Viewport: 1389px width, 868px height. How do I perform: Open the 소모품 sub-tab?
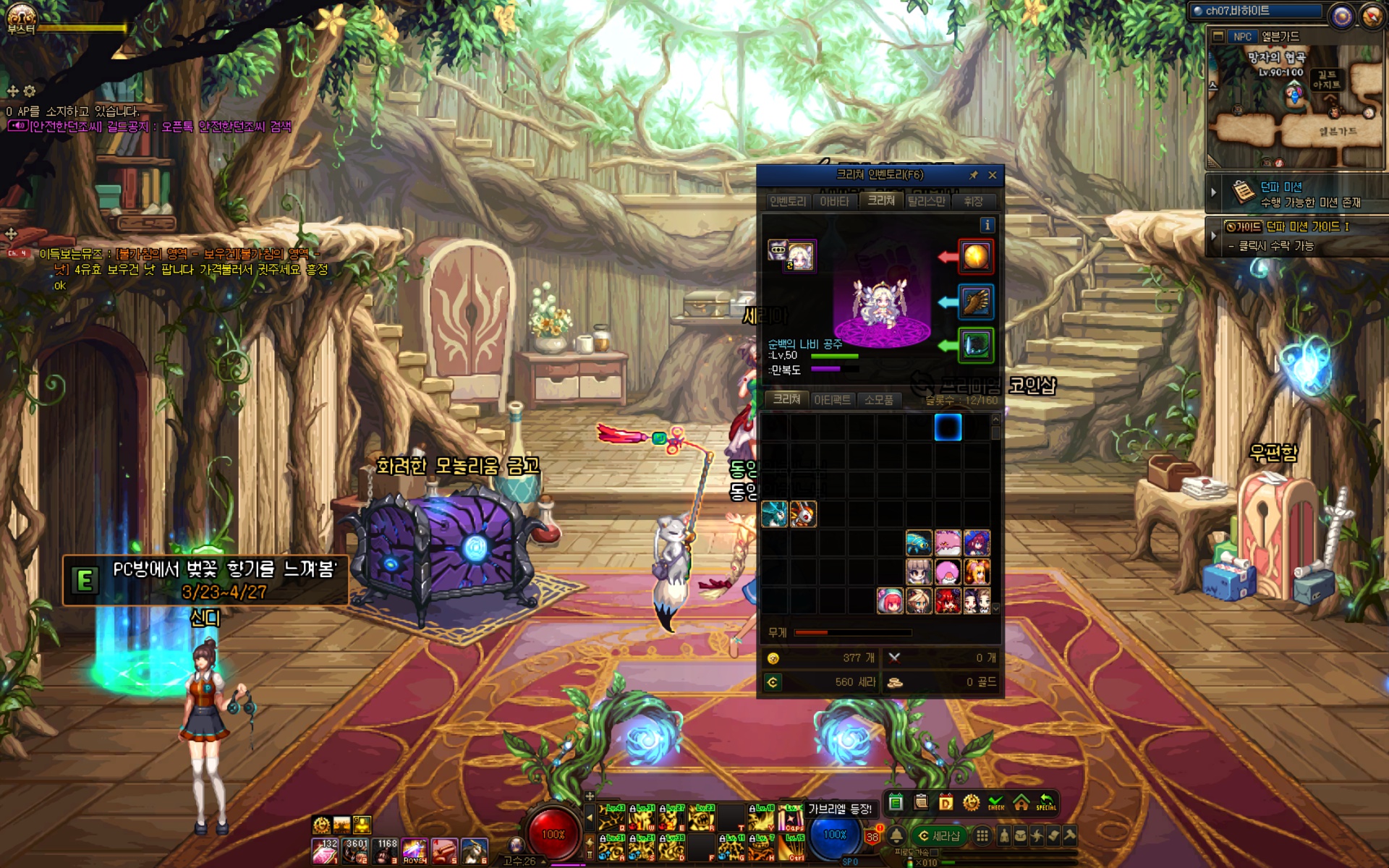[878, 399]
